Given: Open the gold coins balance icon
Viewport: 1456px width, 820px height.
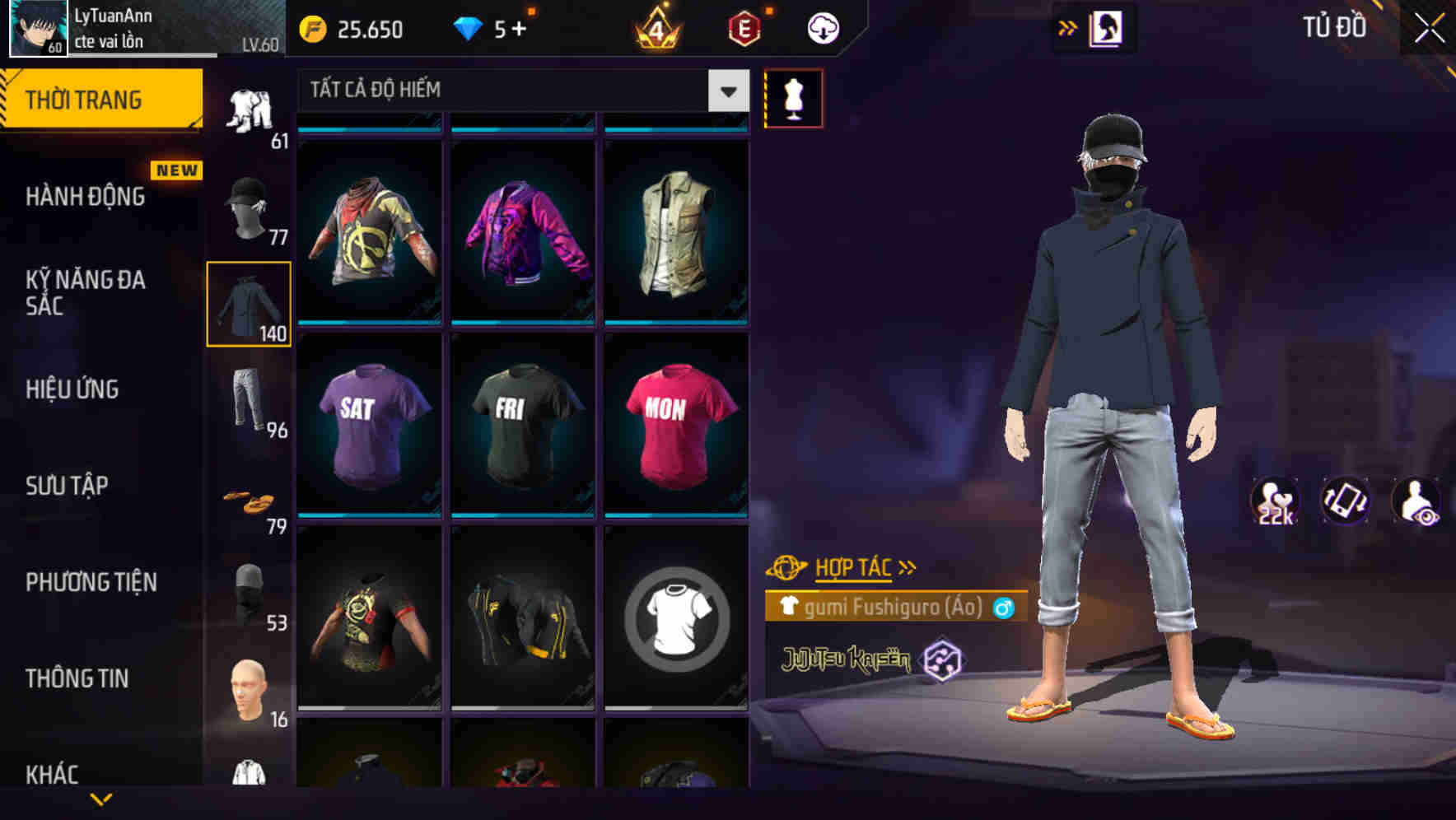Looking at the screenshot, I should coord(311,29).
